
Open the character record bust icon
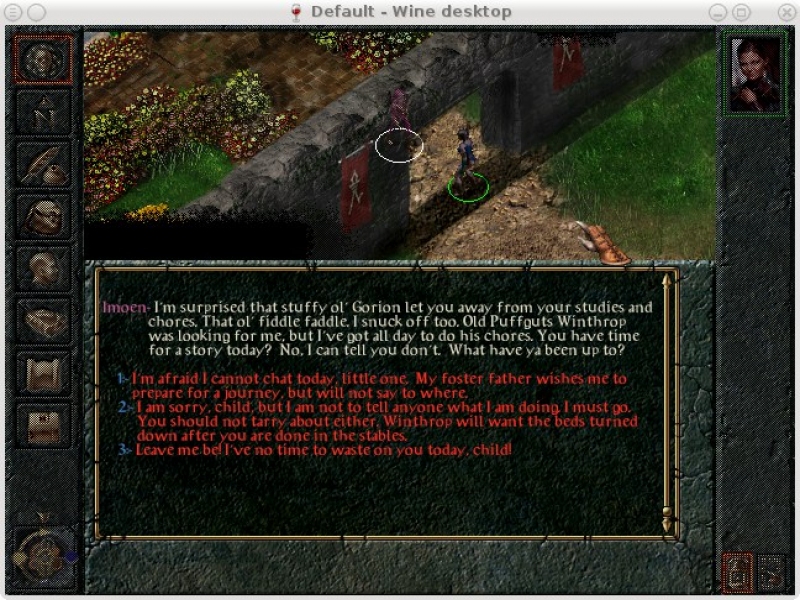(x=44, y=268)
